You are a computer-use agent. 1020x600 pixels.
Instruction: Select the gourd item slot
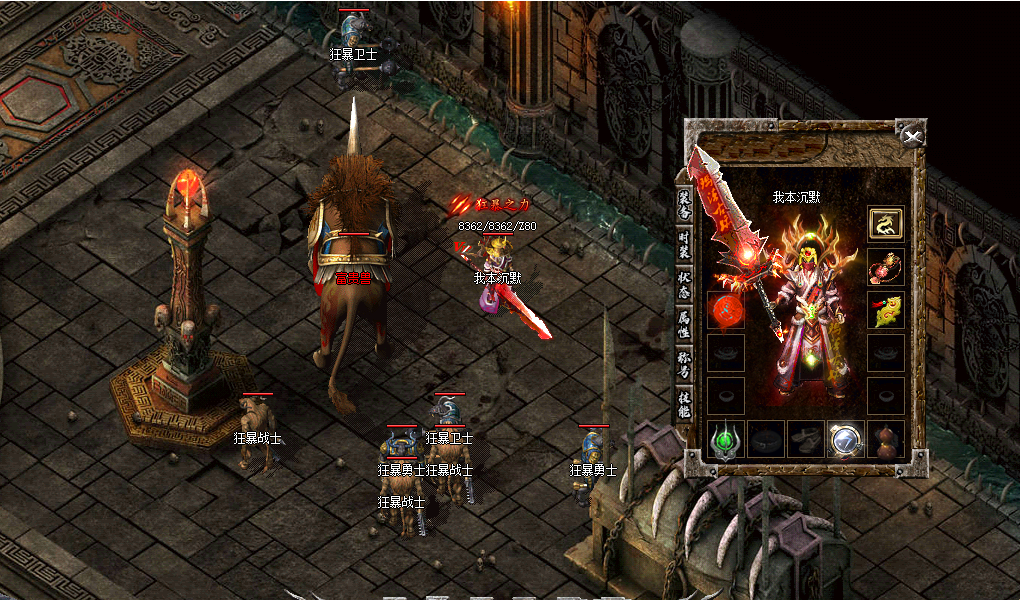(x=885, y=439)
